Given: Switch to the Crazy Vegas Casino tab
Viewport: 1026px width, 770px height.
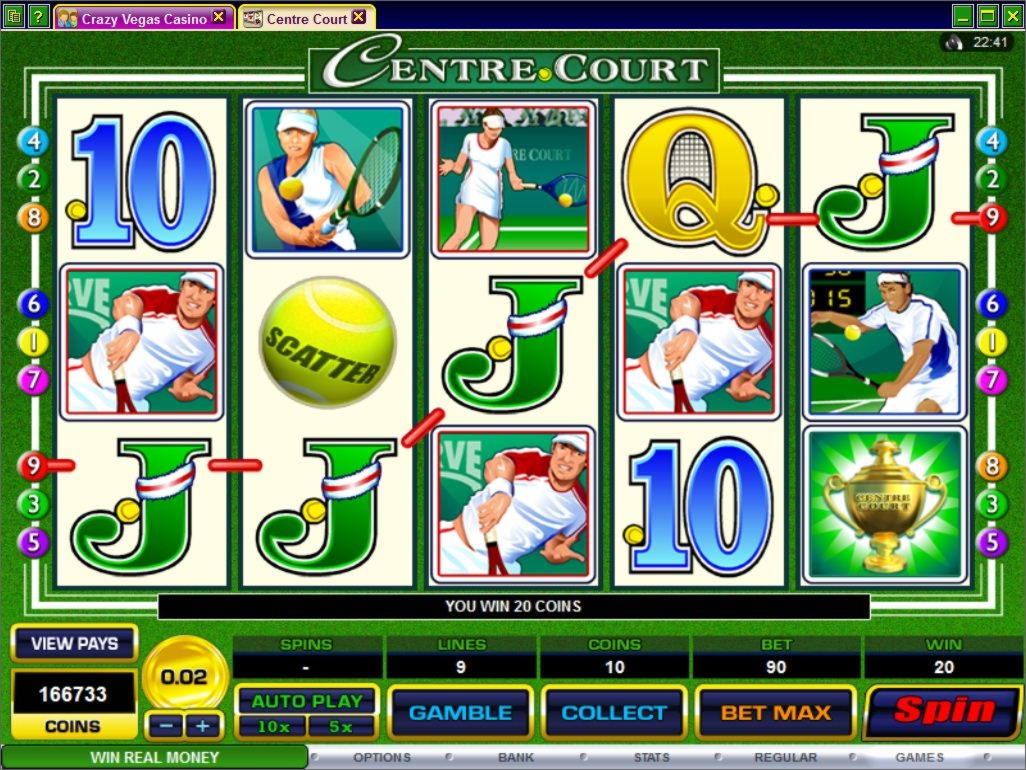Looking at the screenshot, I should click(144, 18).
